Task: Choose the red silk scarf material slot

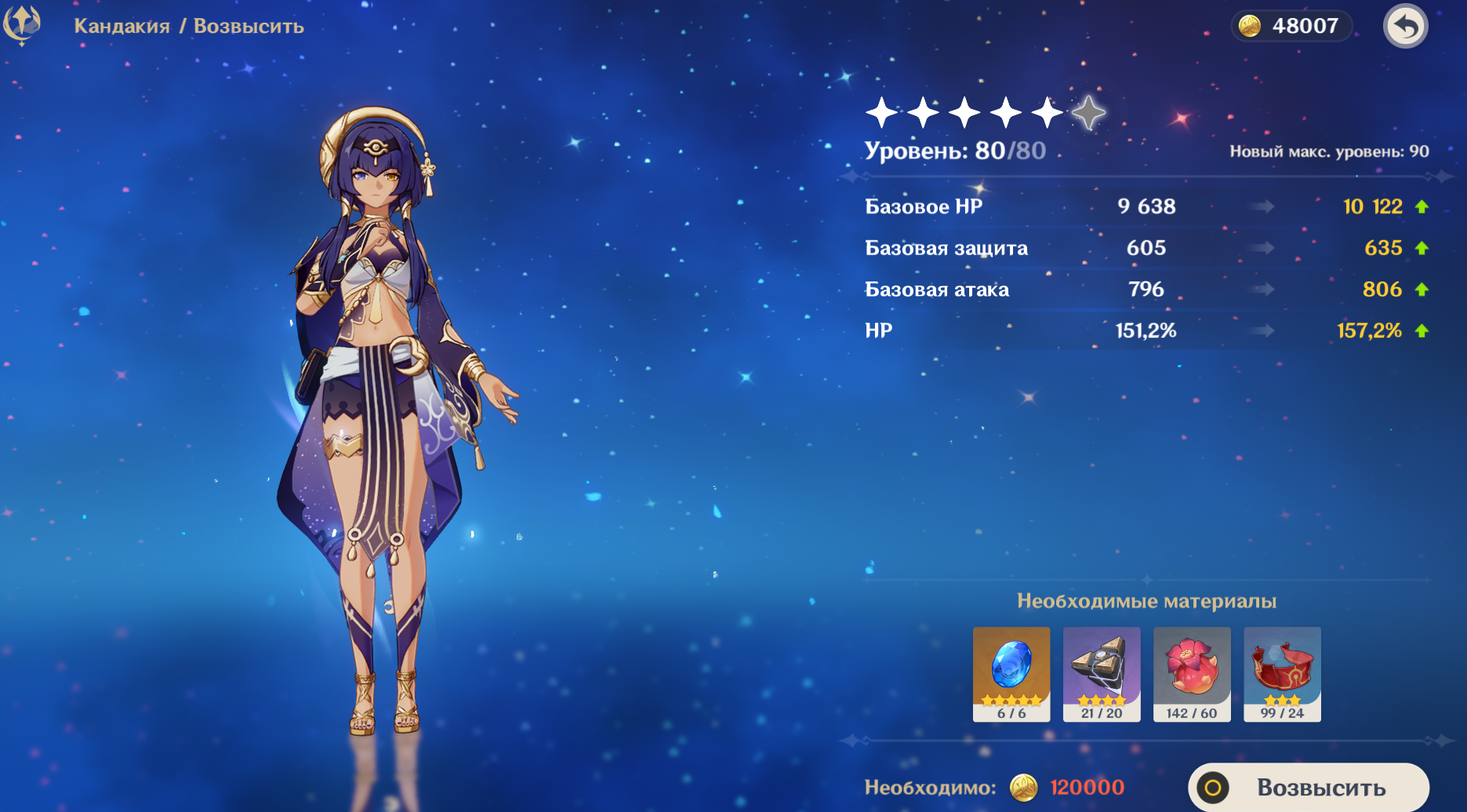Action: pos(1282,673)
